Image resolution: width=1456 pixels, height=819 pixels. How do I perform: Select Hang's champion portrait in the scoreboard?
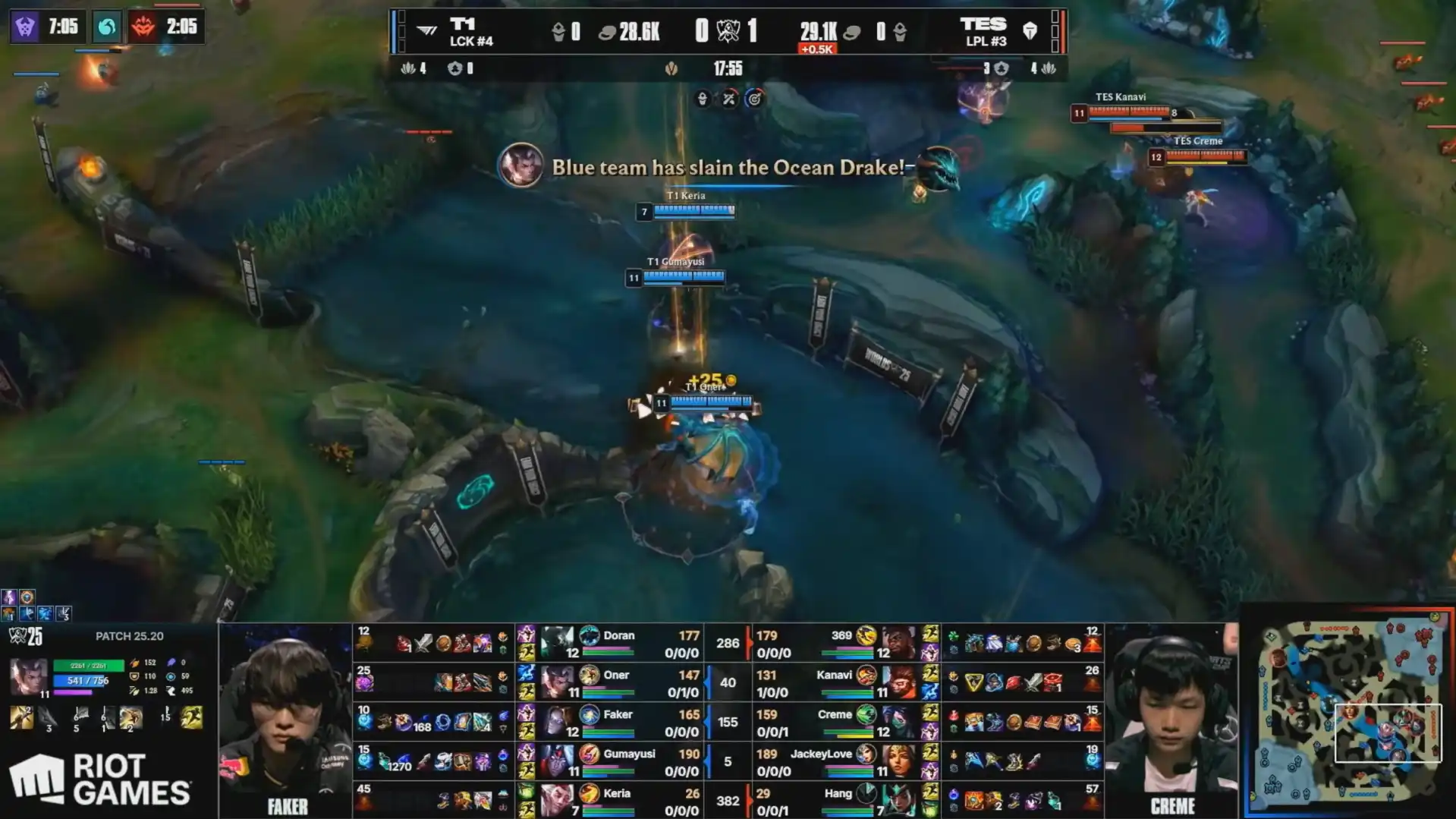point(898,800)
